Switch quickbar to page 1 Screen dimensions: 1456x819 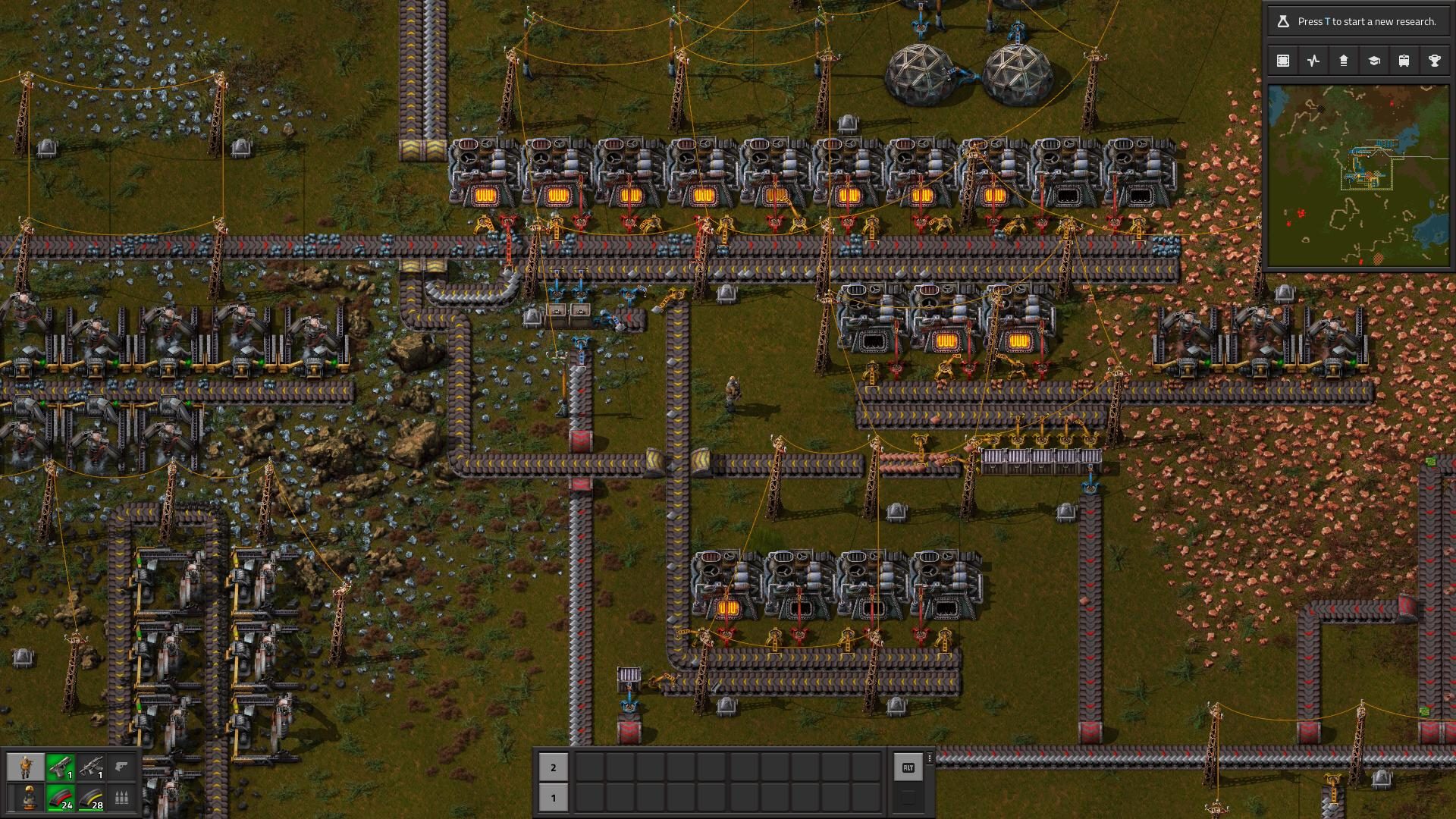tap(552, 798)
